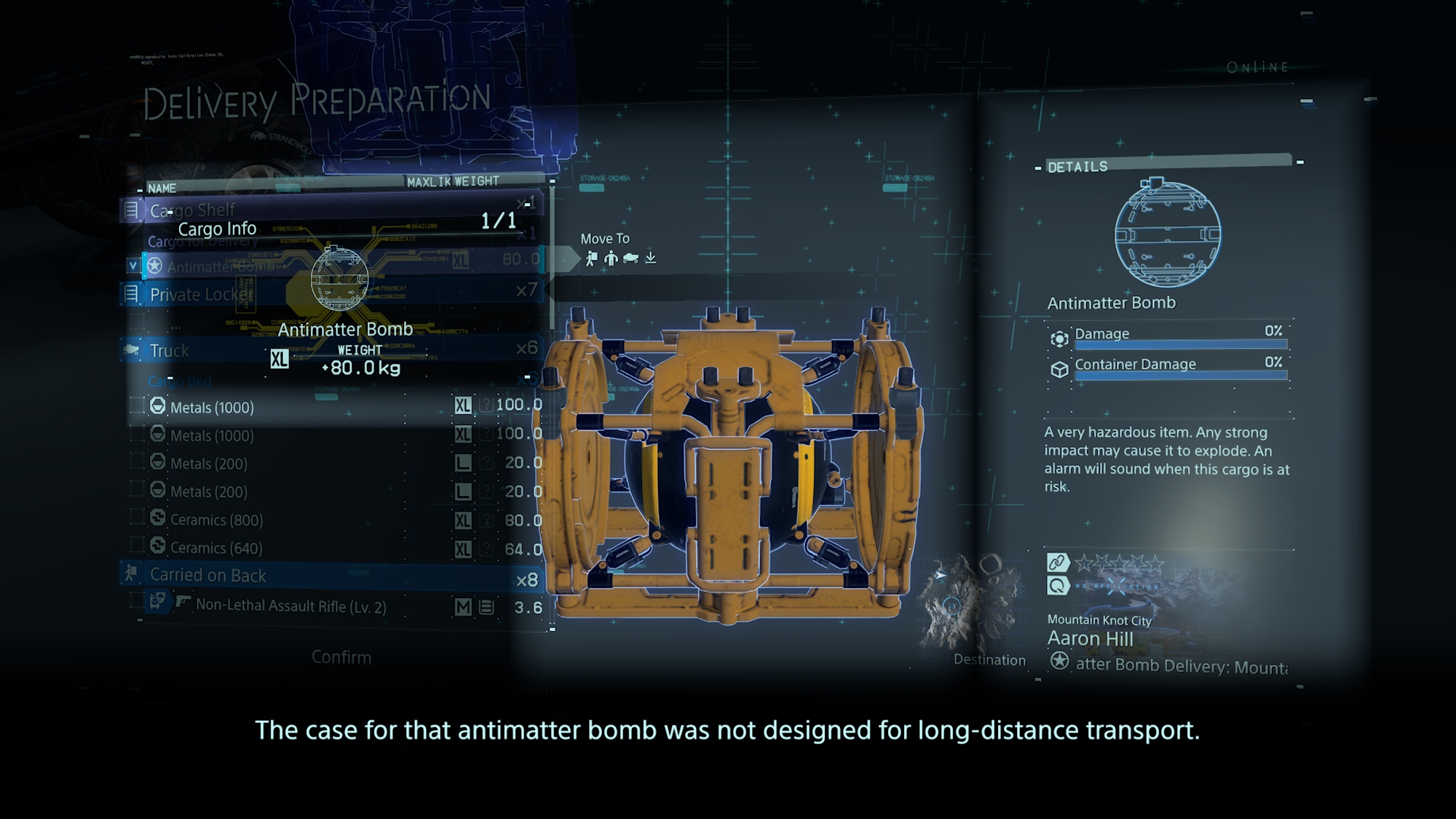Choose the Ceramics (640) cargo row
The image size is (1456, 819).
pos(216,548)
